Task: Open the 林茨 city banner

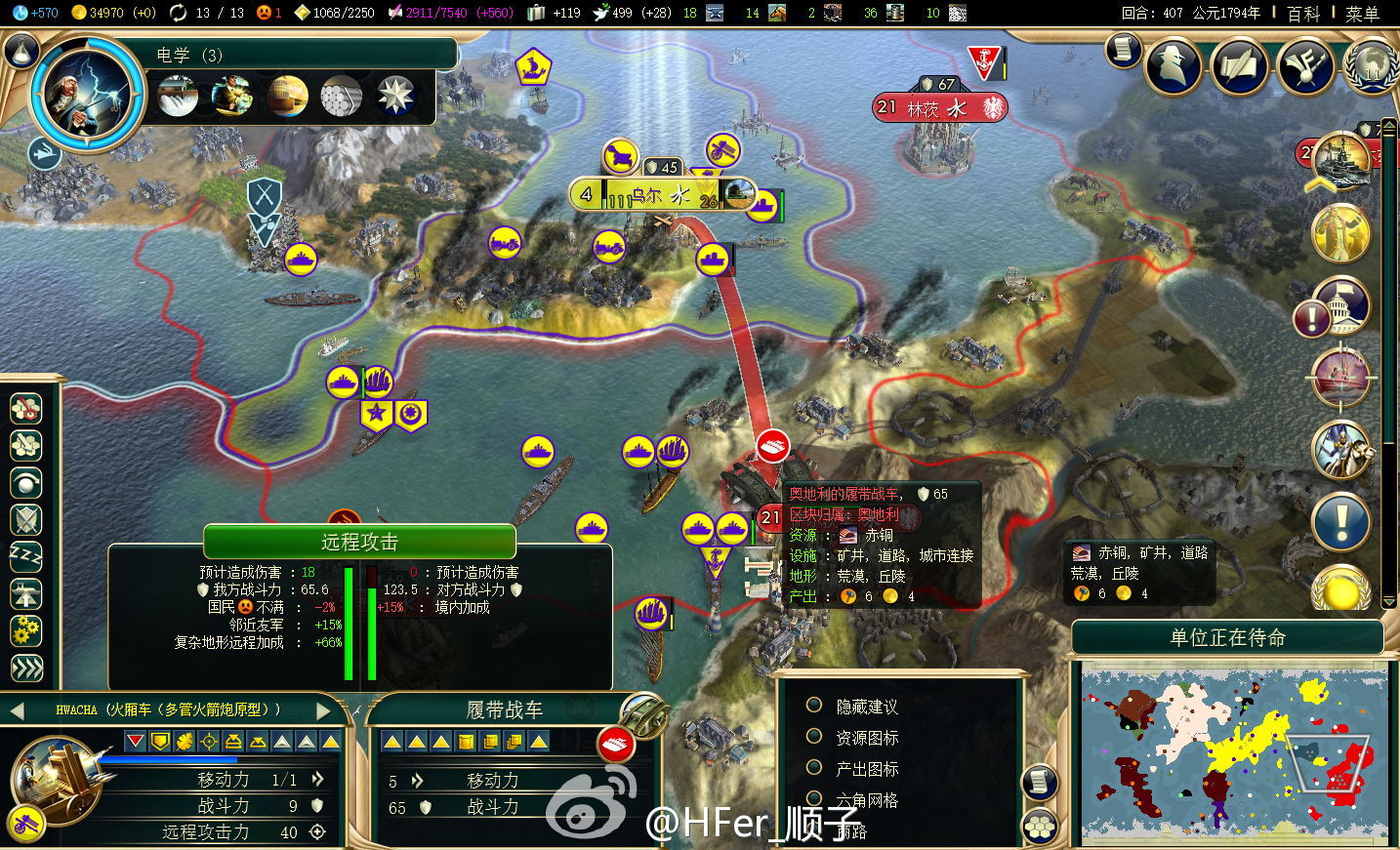Action: 939,108
